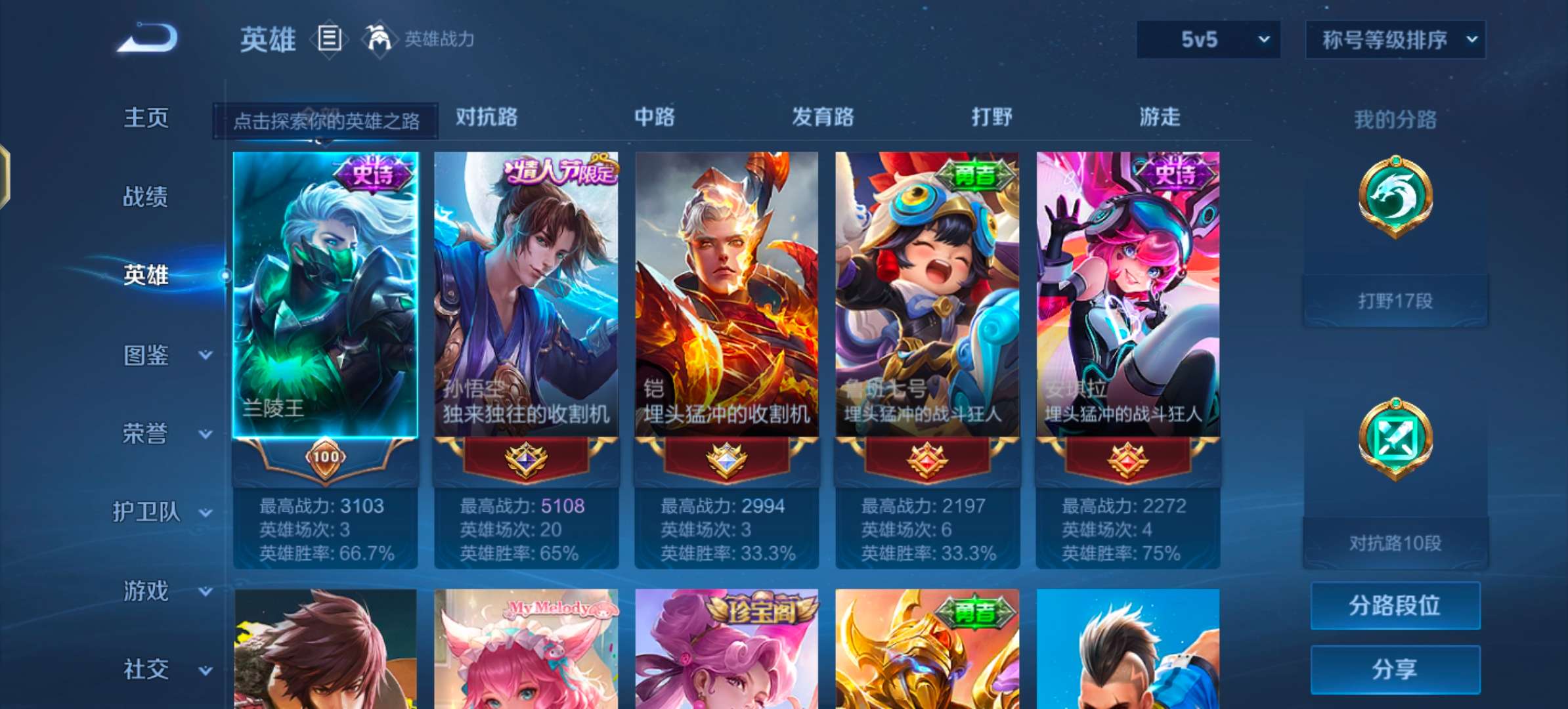
Task: Open the 分路段位 panel button
Action: tap(1395, 605)
